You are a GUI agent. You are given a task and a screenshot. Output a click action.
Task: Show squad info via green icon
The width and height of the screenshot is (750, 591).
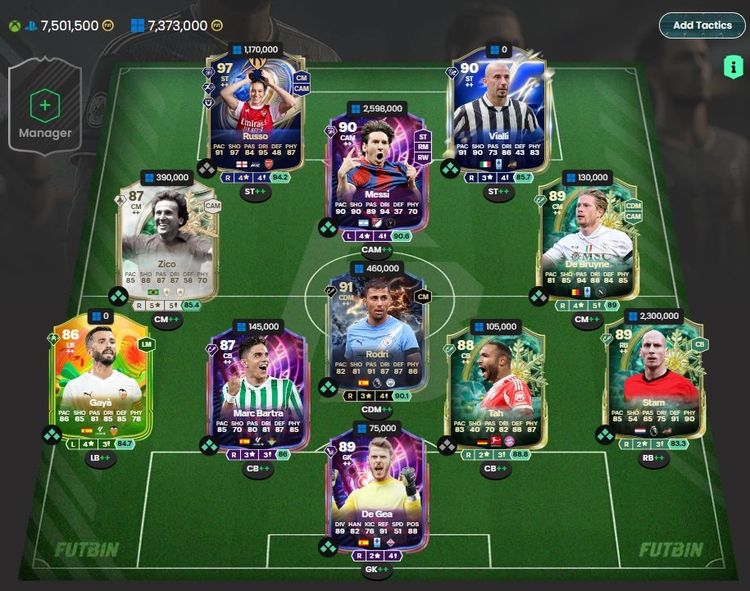click(x=732, y=67)
